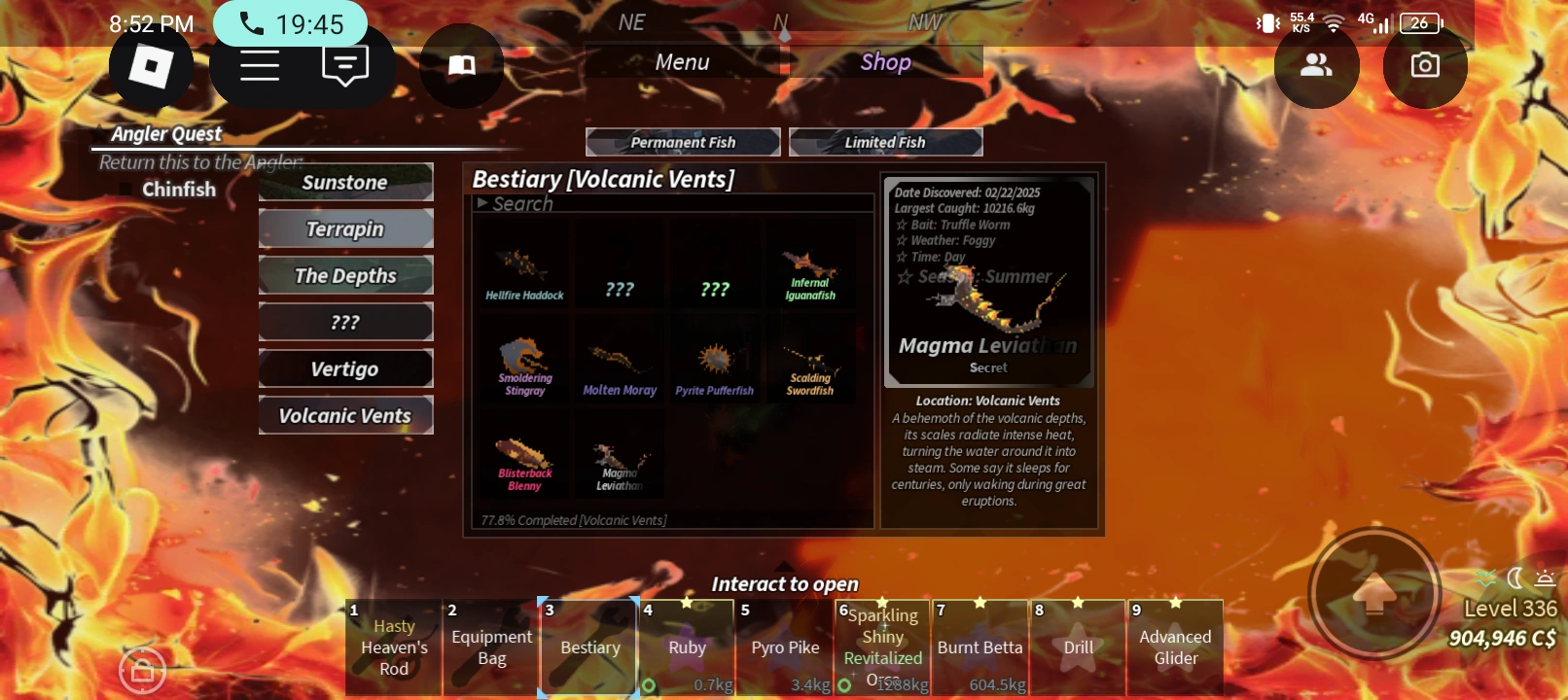Viewport: 1568px width, 700px height.
Task: Select the Volcanic Vents location button
Action: click(x=345, y=415)
